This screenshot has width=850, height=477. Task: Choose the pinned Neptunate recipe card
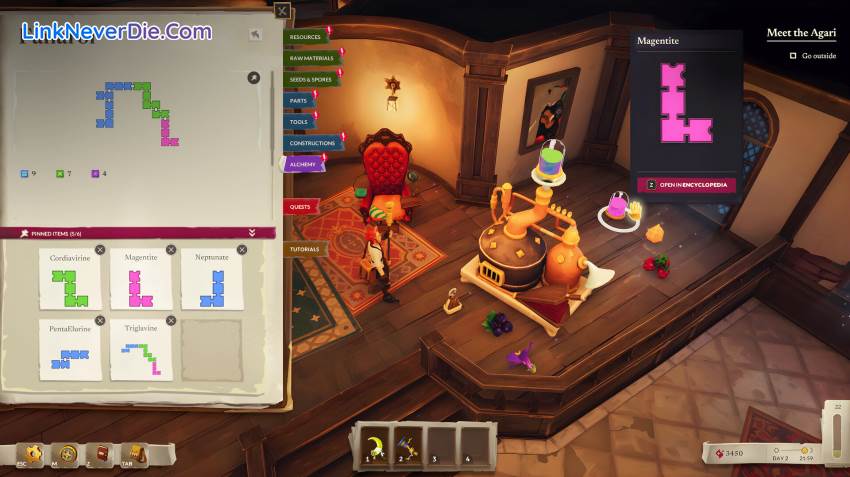(212, 280)
